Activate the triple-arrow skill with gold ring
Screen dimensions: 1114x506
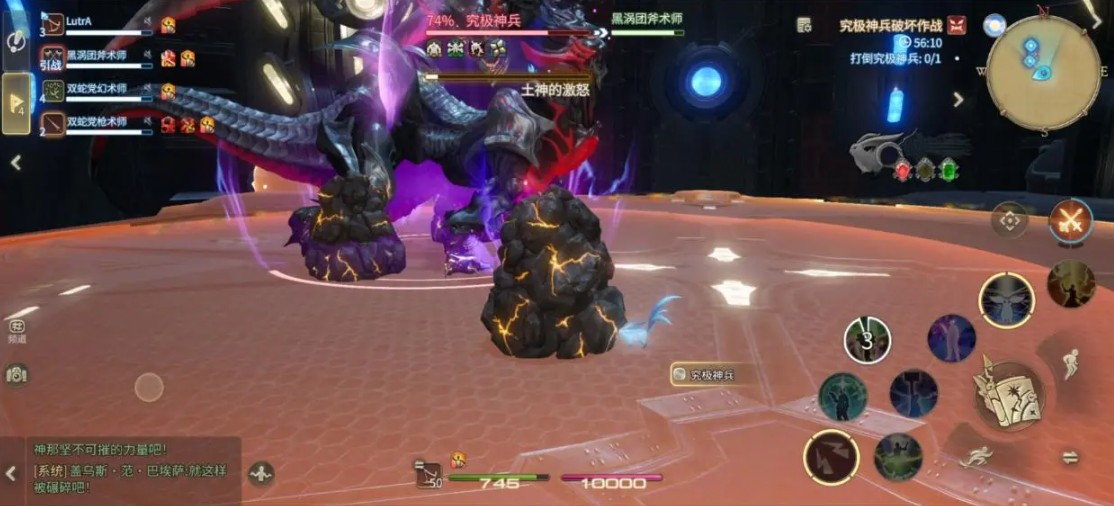tap(831, 458)
